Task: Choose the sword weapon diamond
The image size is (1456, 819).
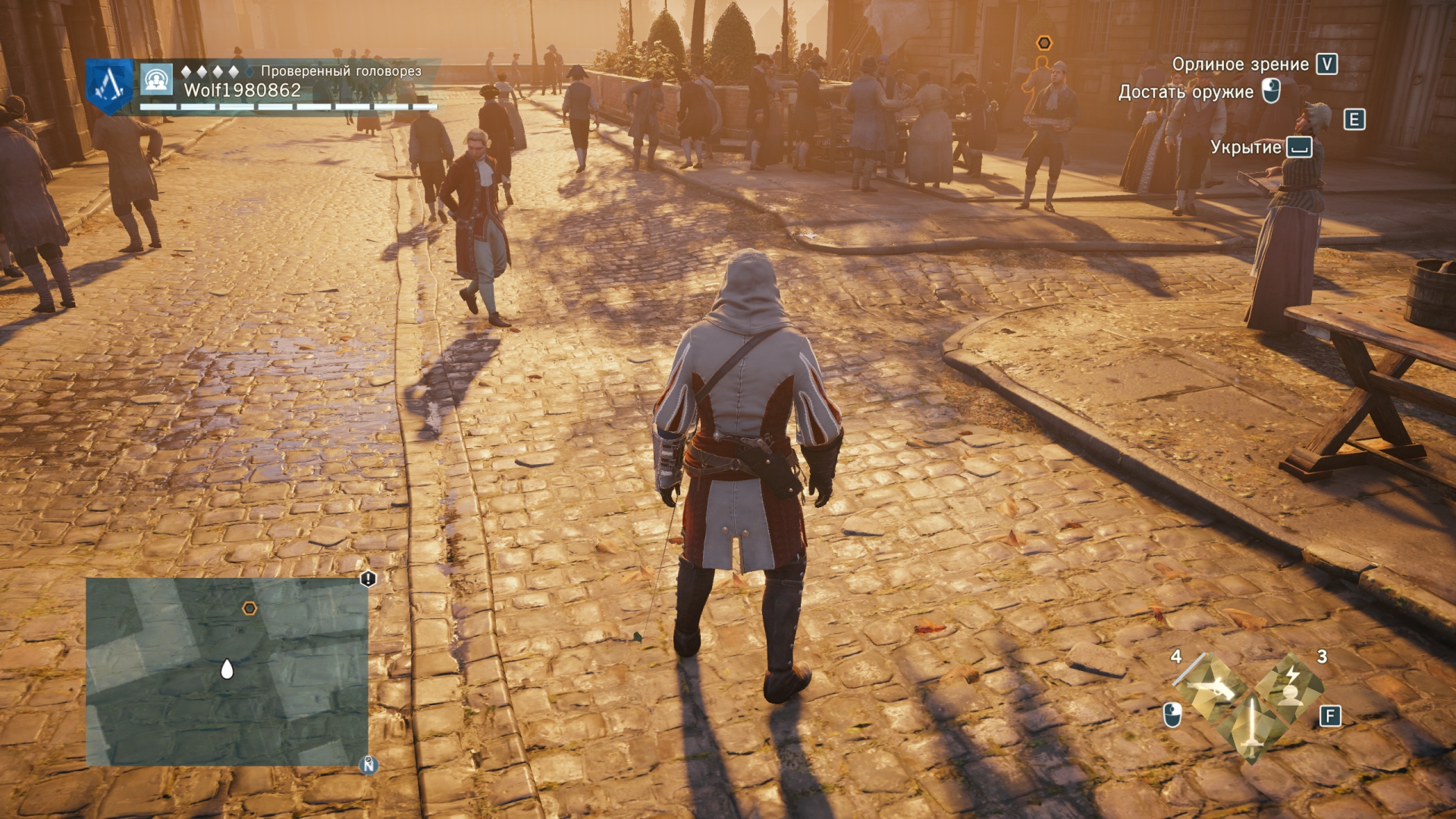Action: point(1251,728)
